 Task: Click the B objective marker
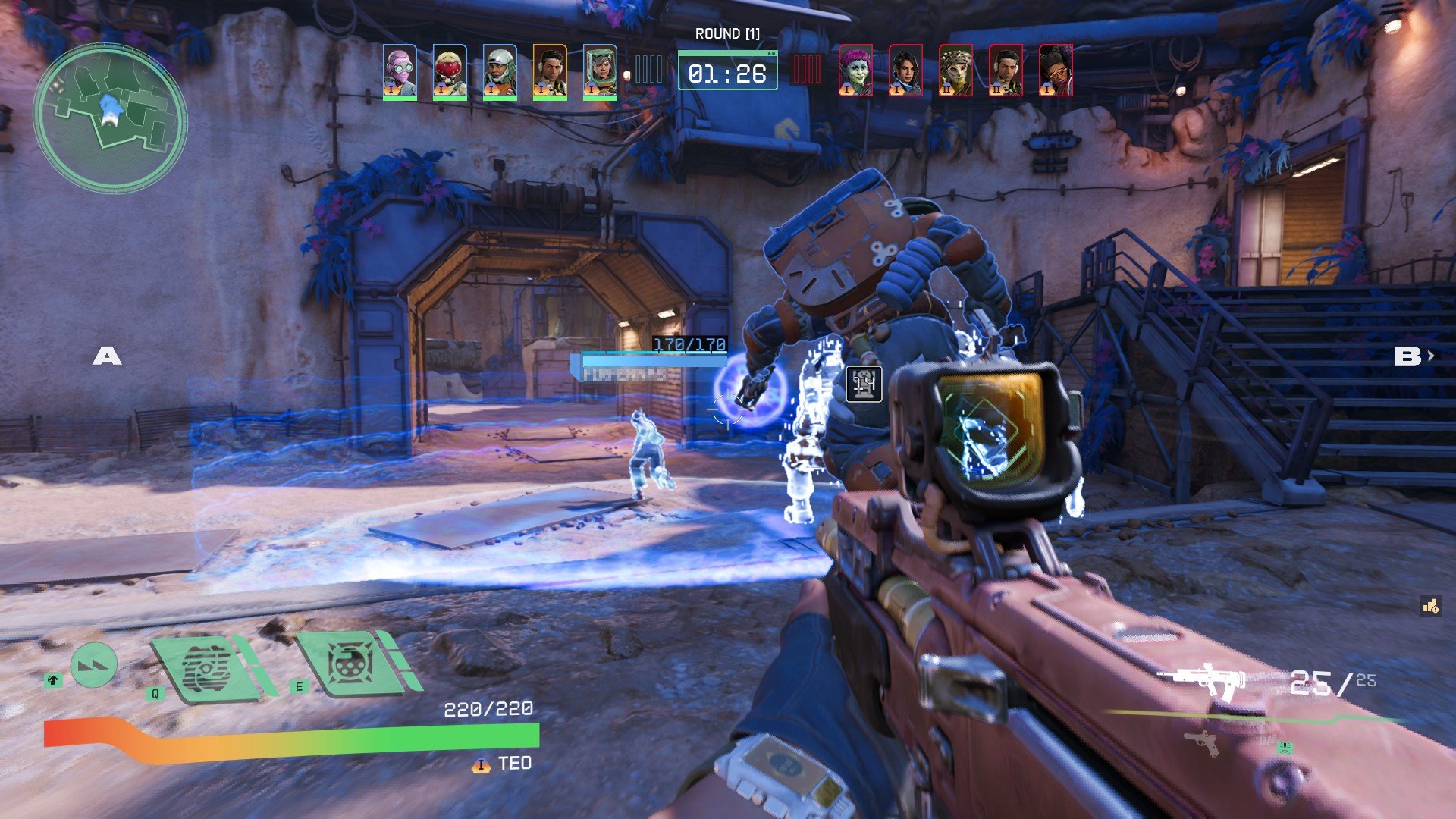pyautogui.click(x=1407, y=356)
